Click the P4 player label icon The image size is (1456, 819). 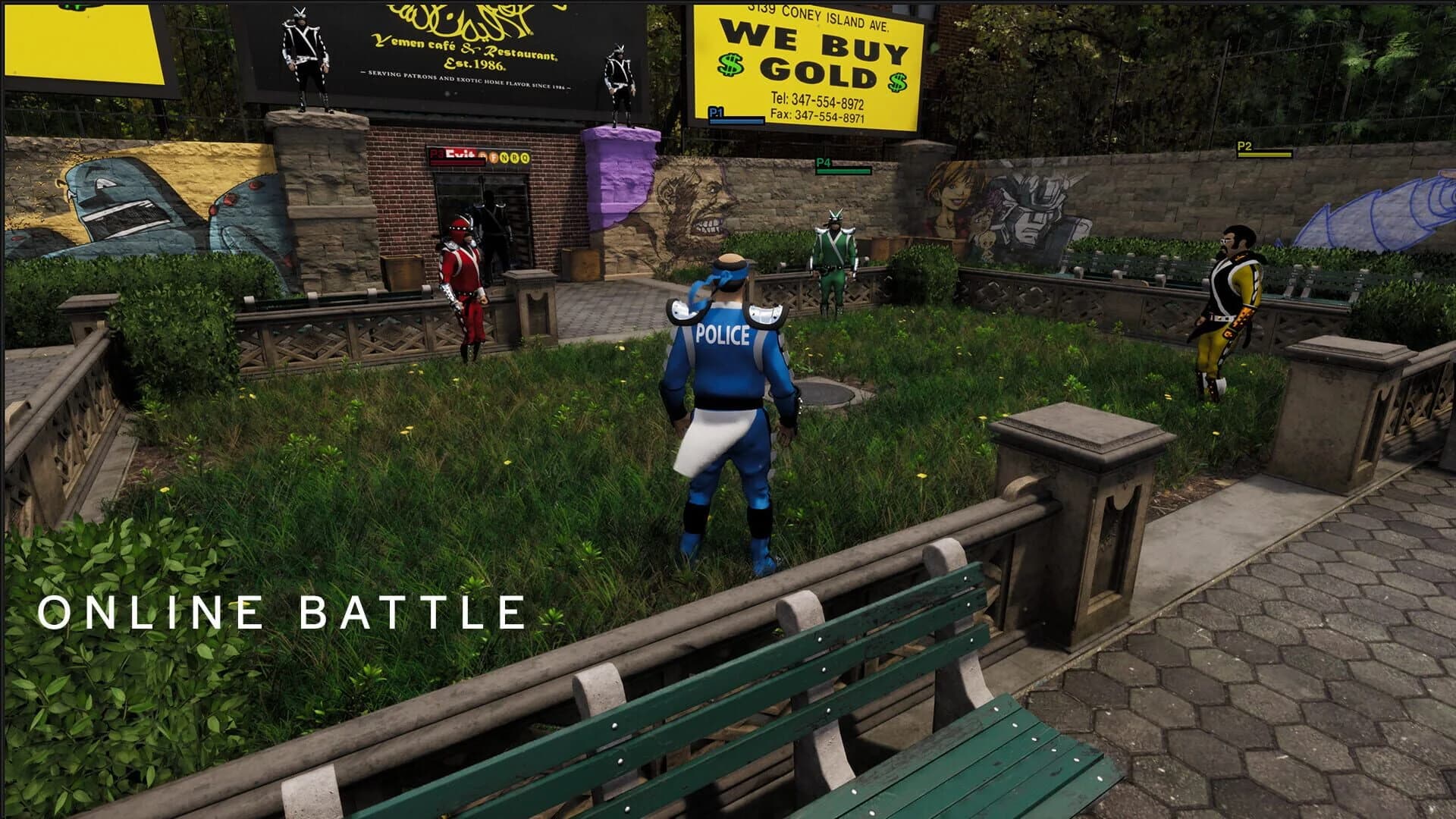click(824, 162)
